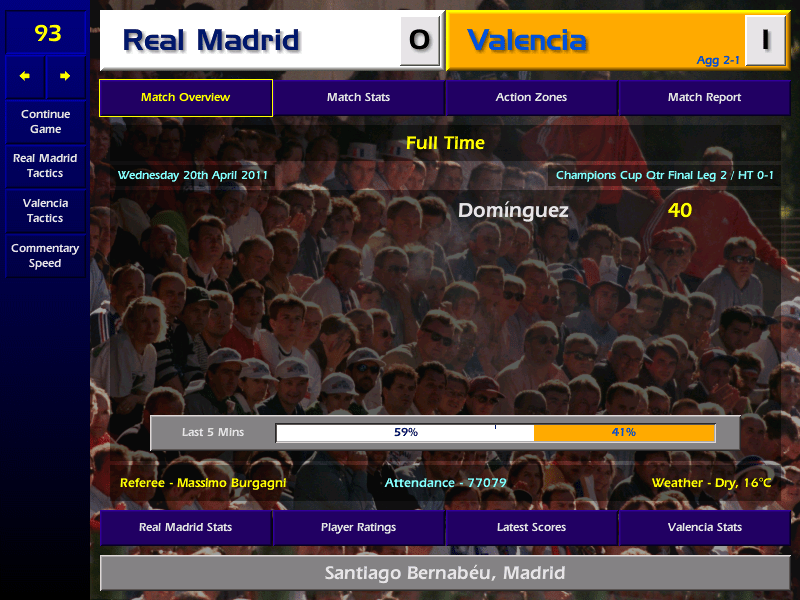Click goalscorer Domínguez's name
The height and width of the screenshot is (600, 800).
(513, 211)
